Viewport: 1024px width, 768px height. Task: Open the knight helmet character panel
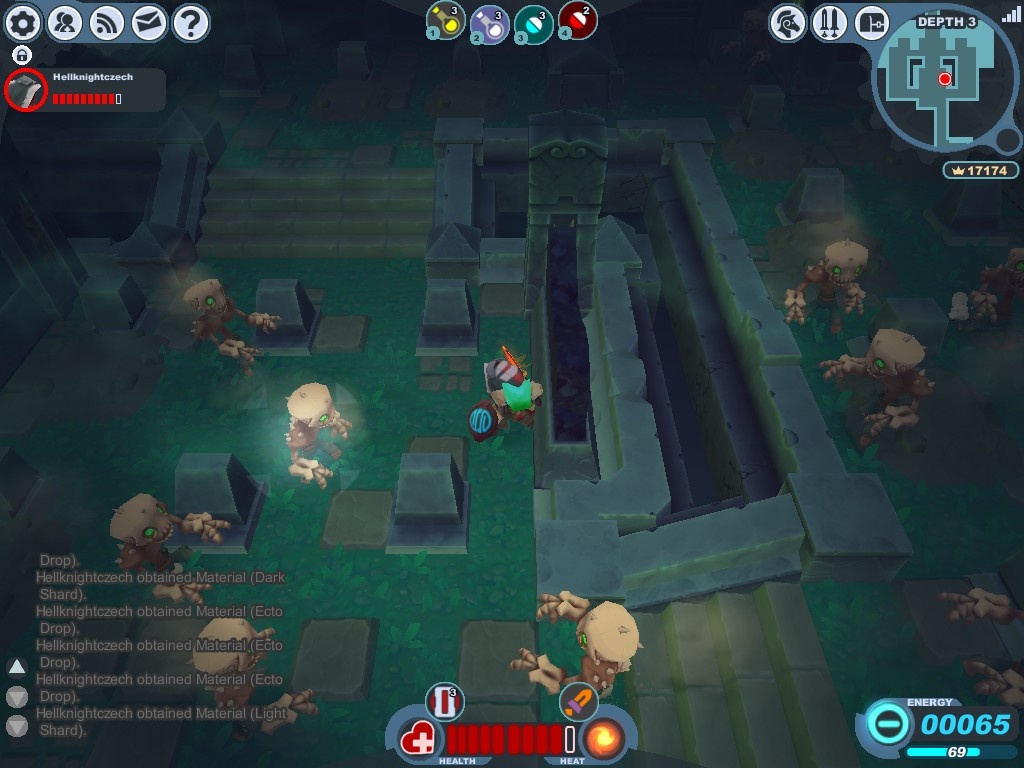click(788, 22)
